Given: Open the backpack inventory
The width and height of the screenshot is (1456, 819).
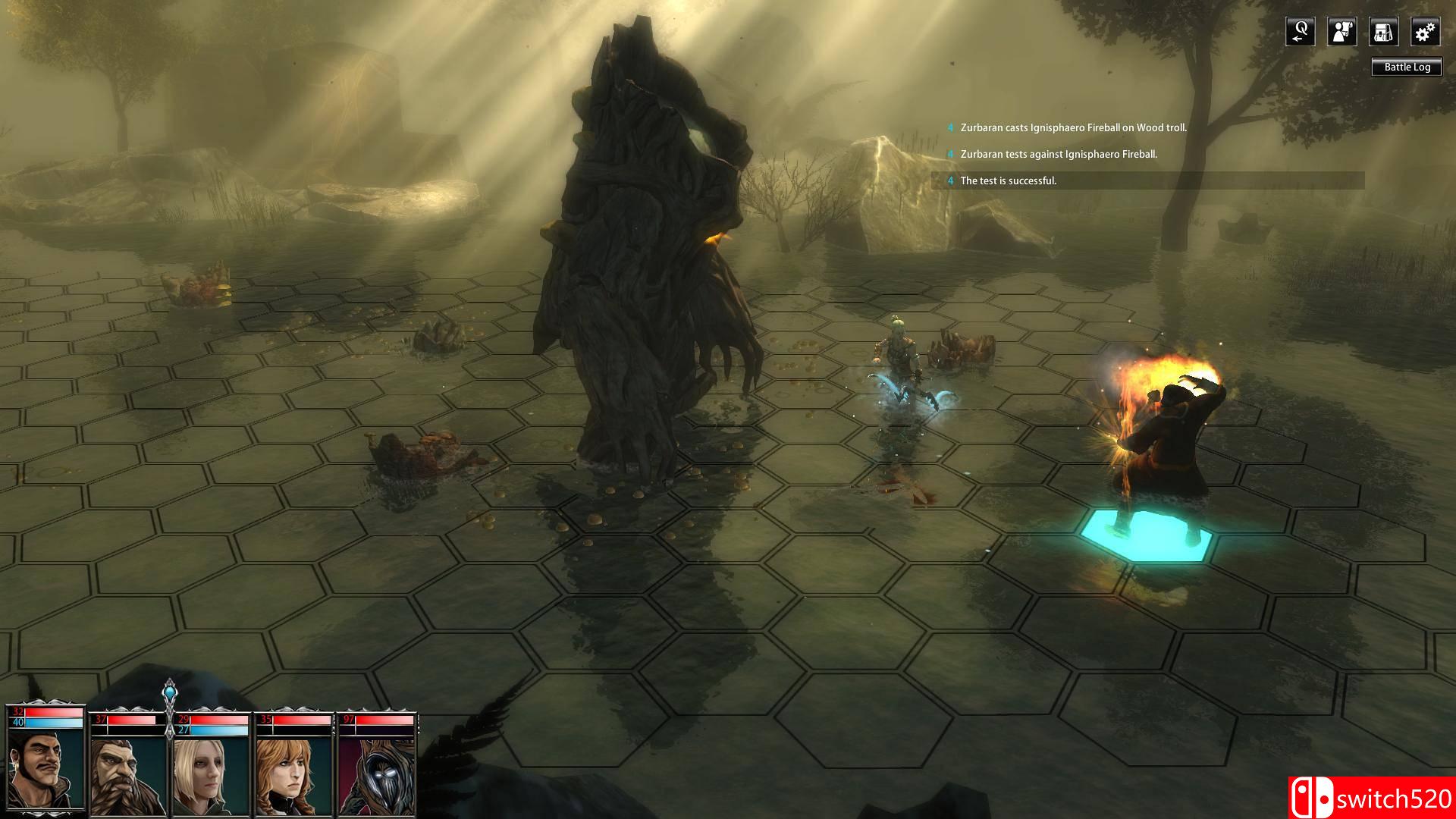Looking at the screenshot, I should click(1383, 32).
